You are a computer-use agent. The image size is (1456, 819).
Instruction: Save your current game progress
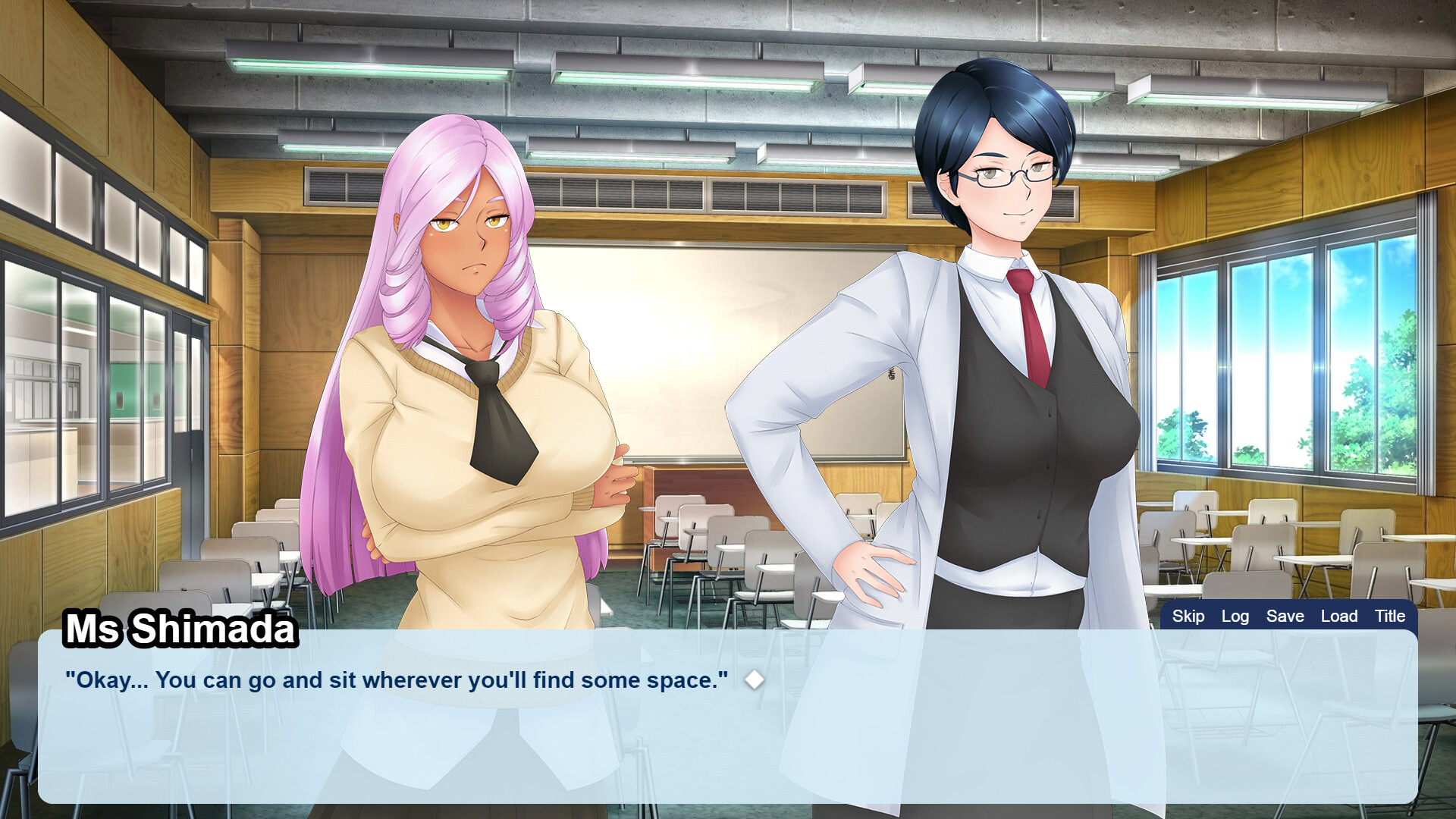click(1285, 617)
